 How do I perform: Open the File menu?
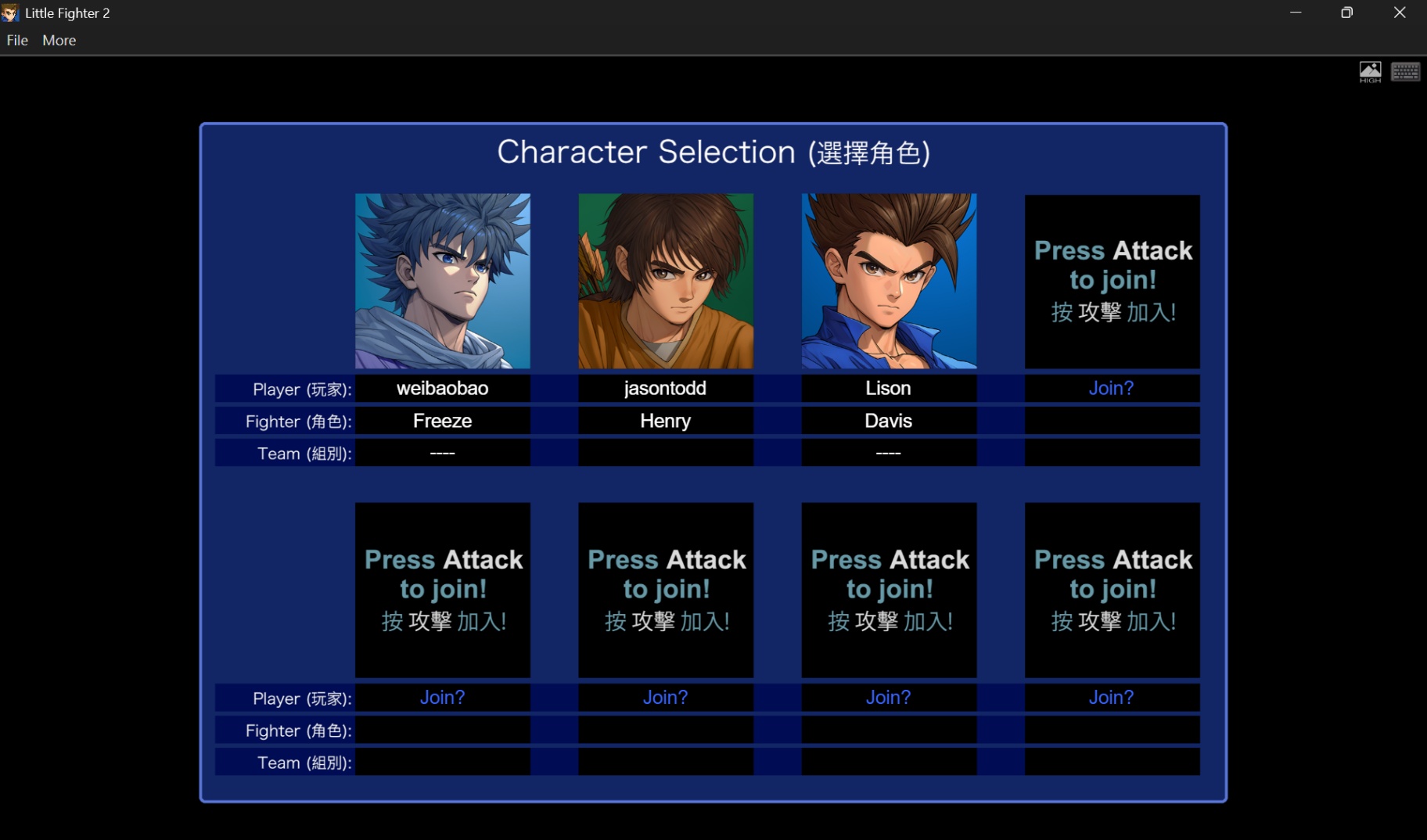coord(16,40)
